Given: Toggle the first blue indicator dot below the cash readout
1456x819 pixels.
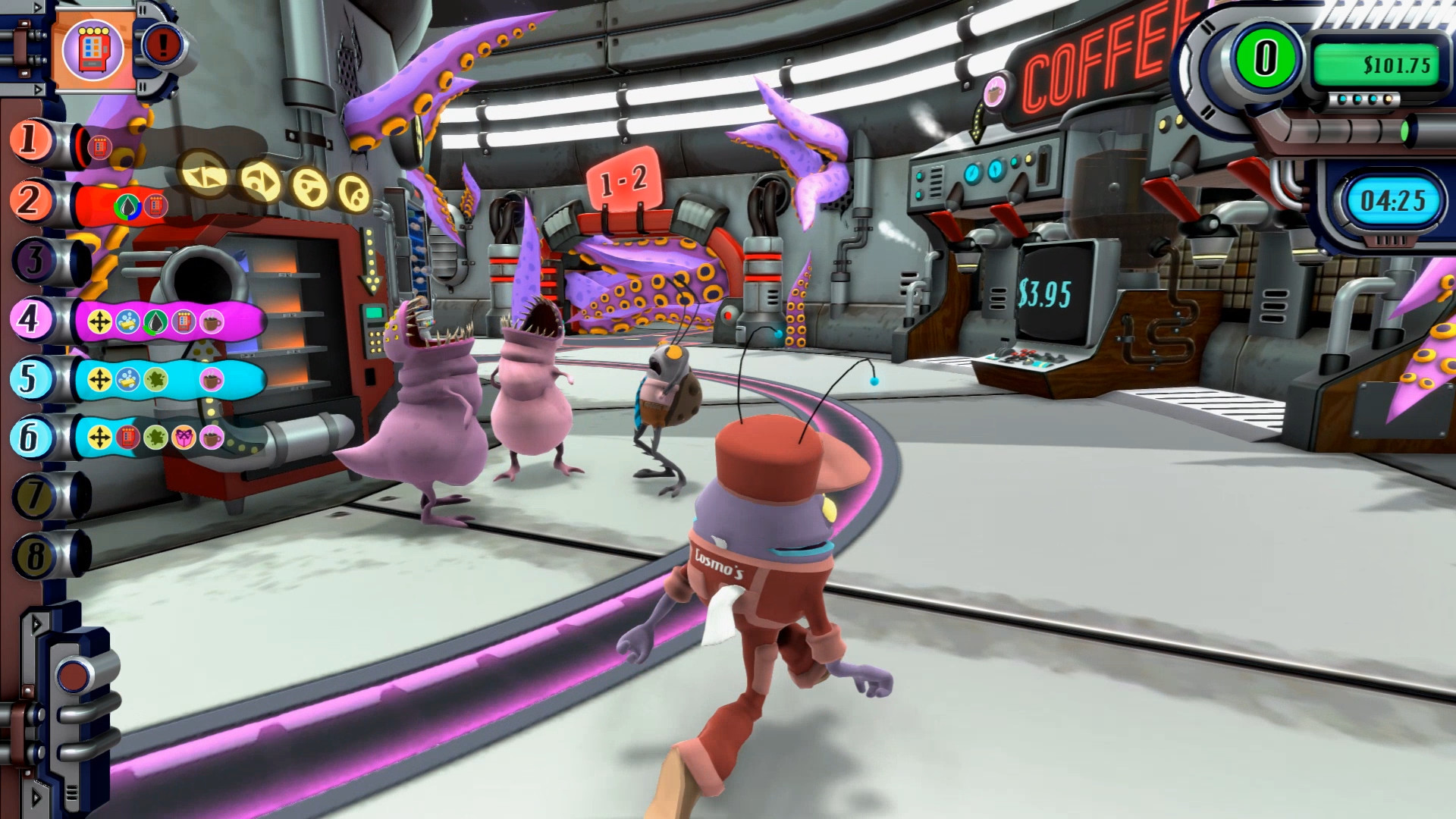Looking at the screenshot, I should pyautogui.click(x=1341, y=99).
